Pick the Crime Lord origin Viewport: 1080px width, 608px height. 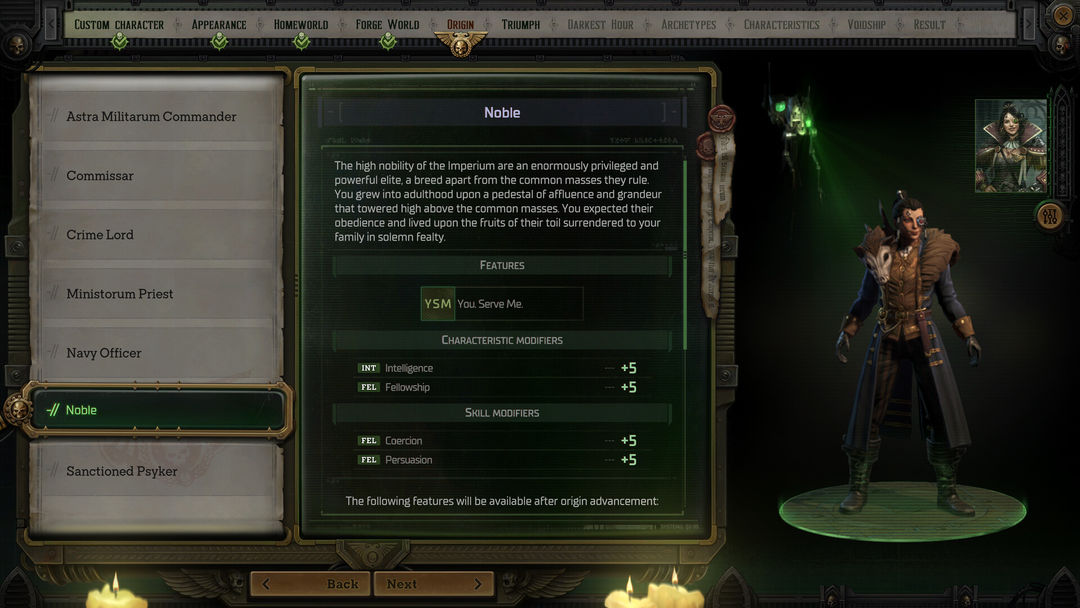click(152, 235)
